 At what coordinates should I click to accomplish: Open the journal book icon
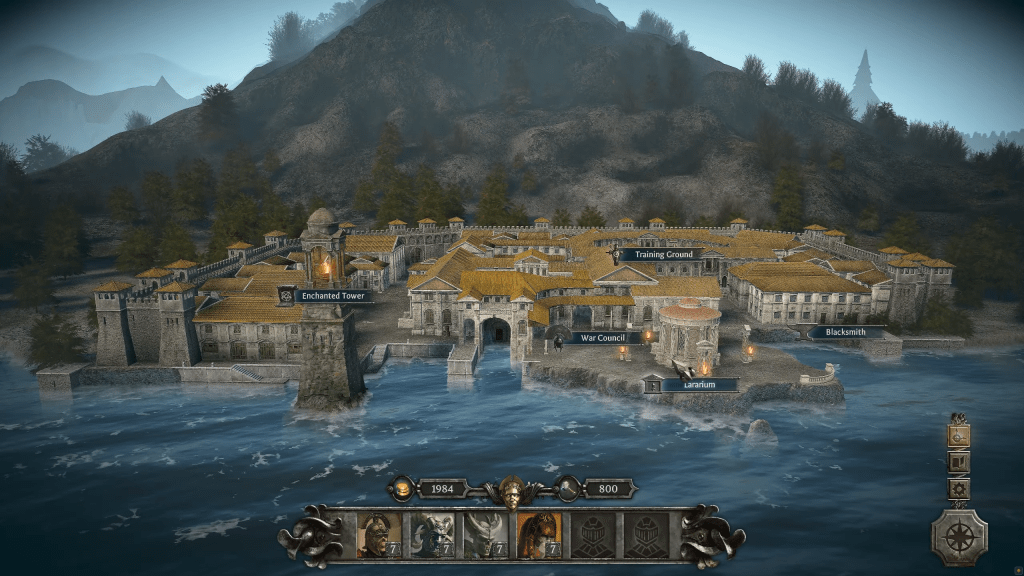[x=959, y=463]
